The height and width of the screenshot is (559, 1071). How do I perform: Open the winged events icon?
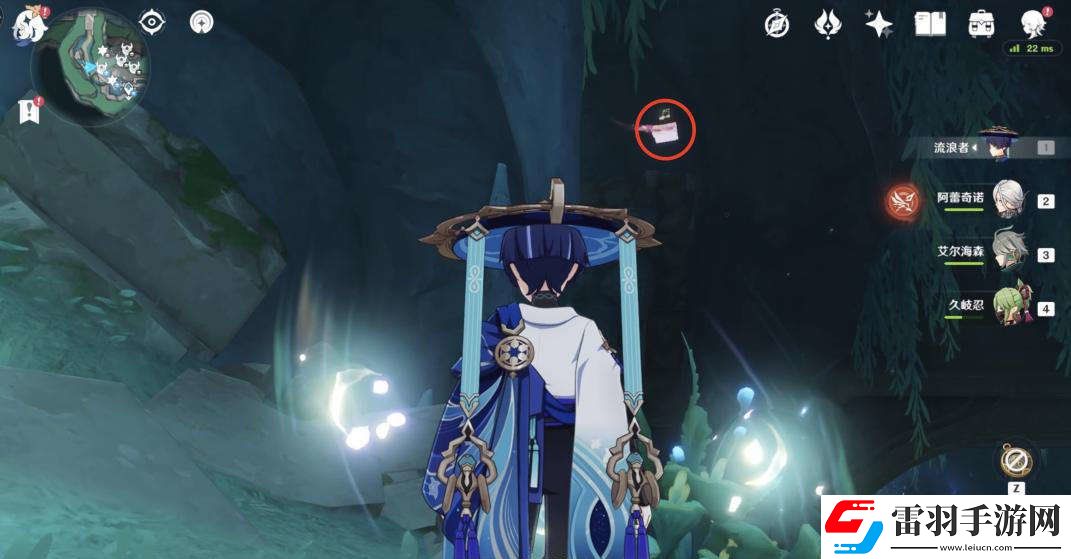pyautogui.click(x=828, y=23)
